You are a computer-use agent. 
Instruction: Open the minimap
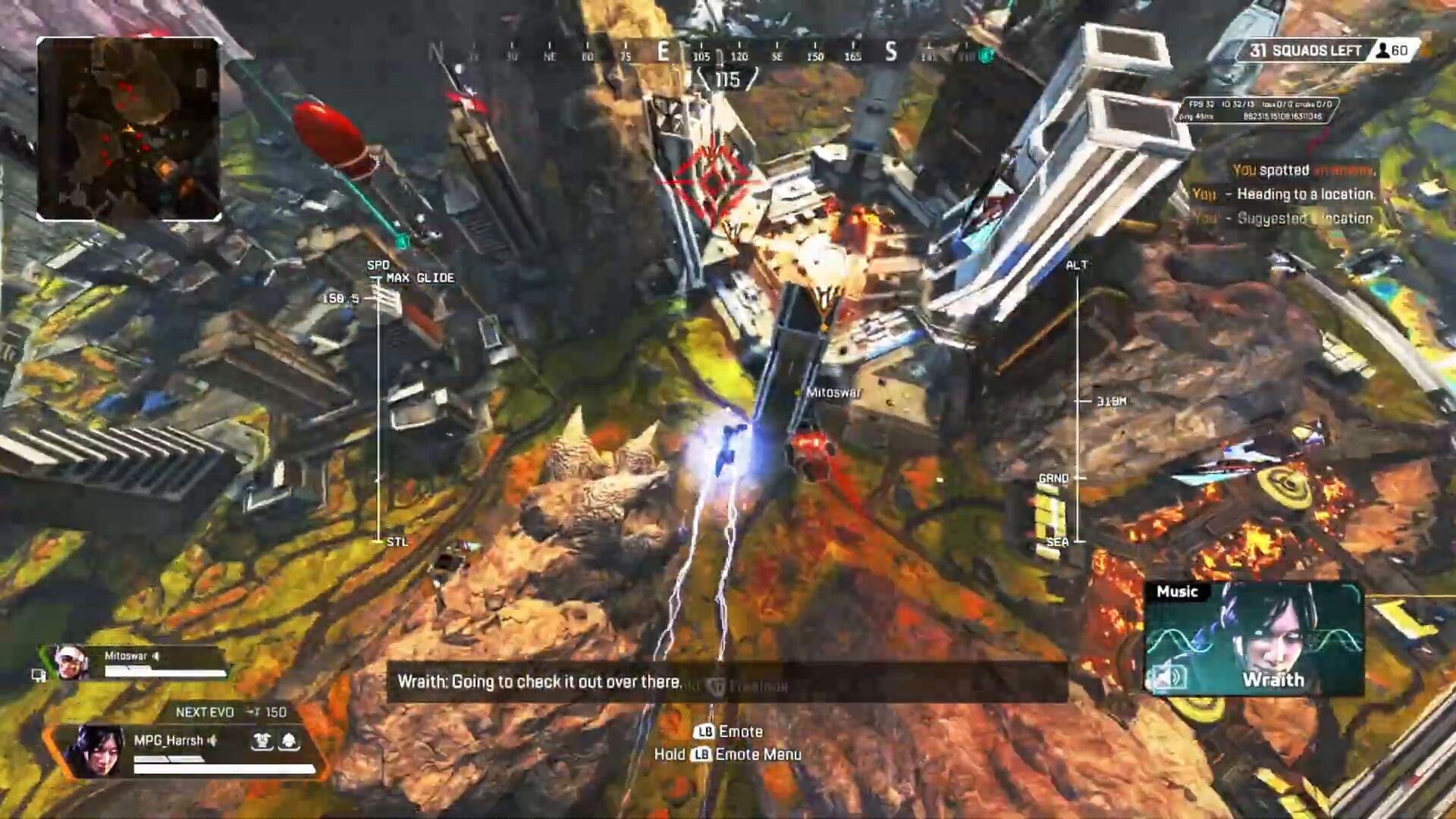coord(129,129)
